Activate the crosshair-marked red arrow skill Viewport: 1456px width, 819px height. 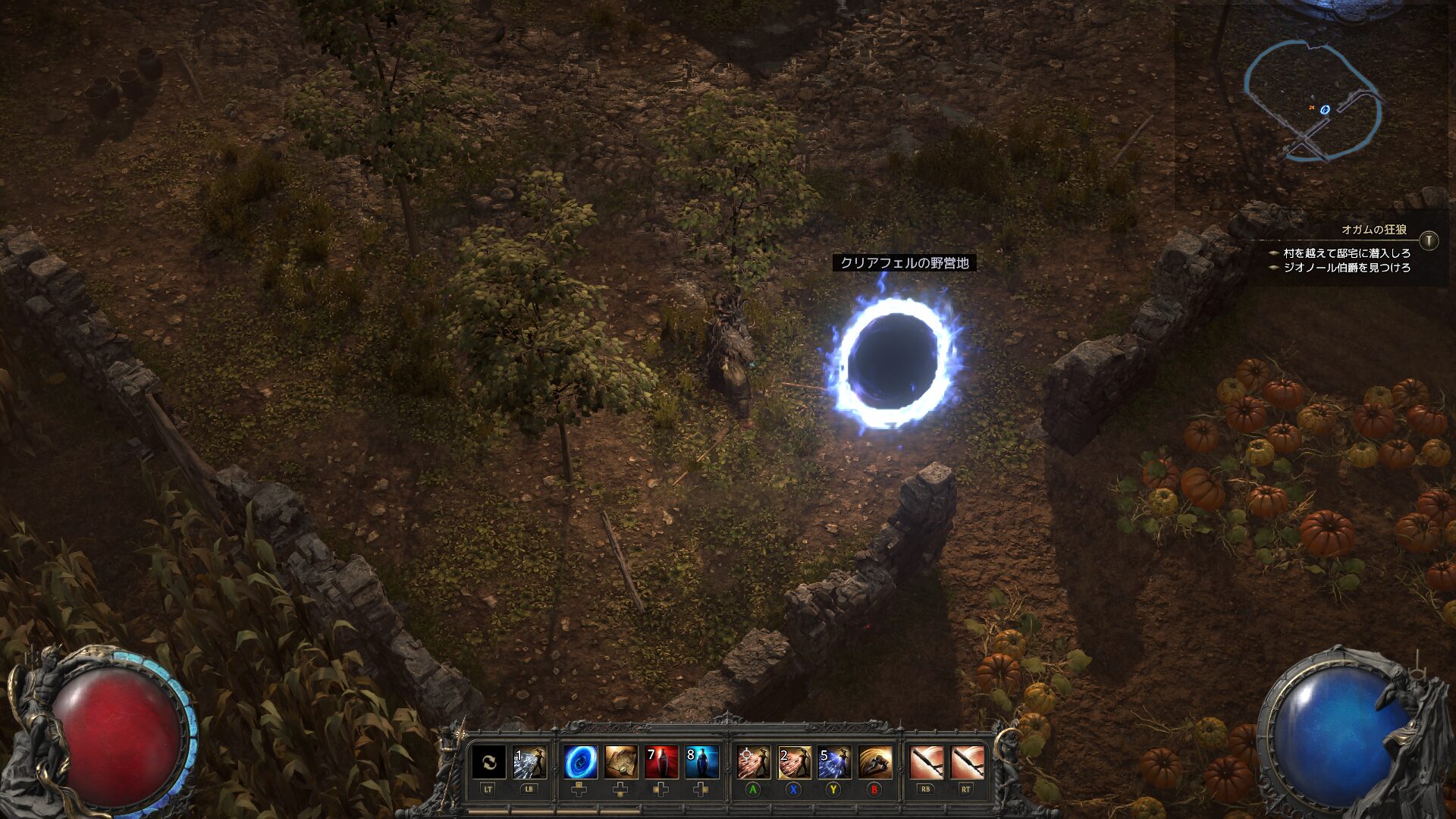(x=753, y=763)
